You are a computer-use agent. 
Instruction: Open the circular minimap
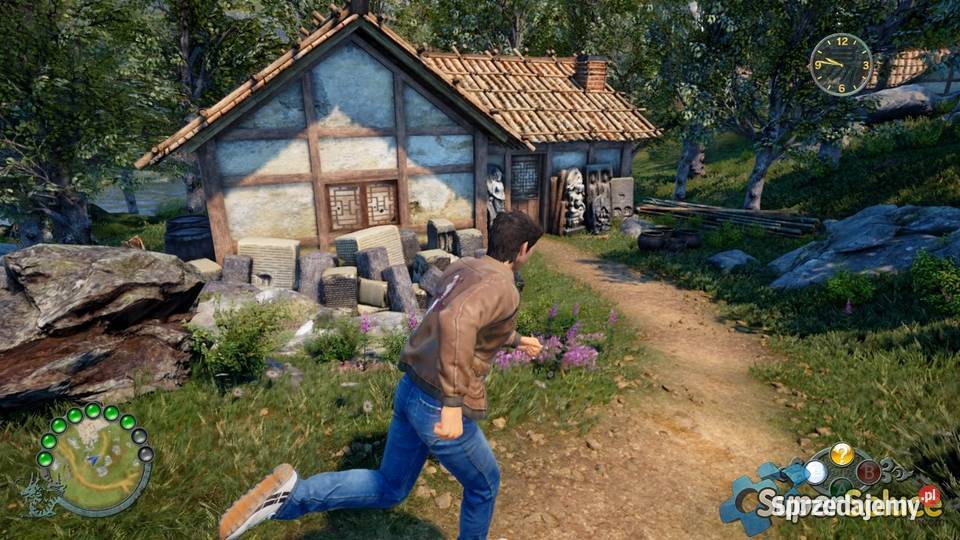[x=96, y=461]
